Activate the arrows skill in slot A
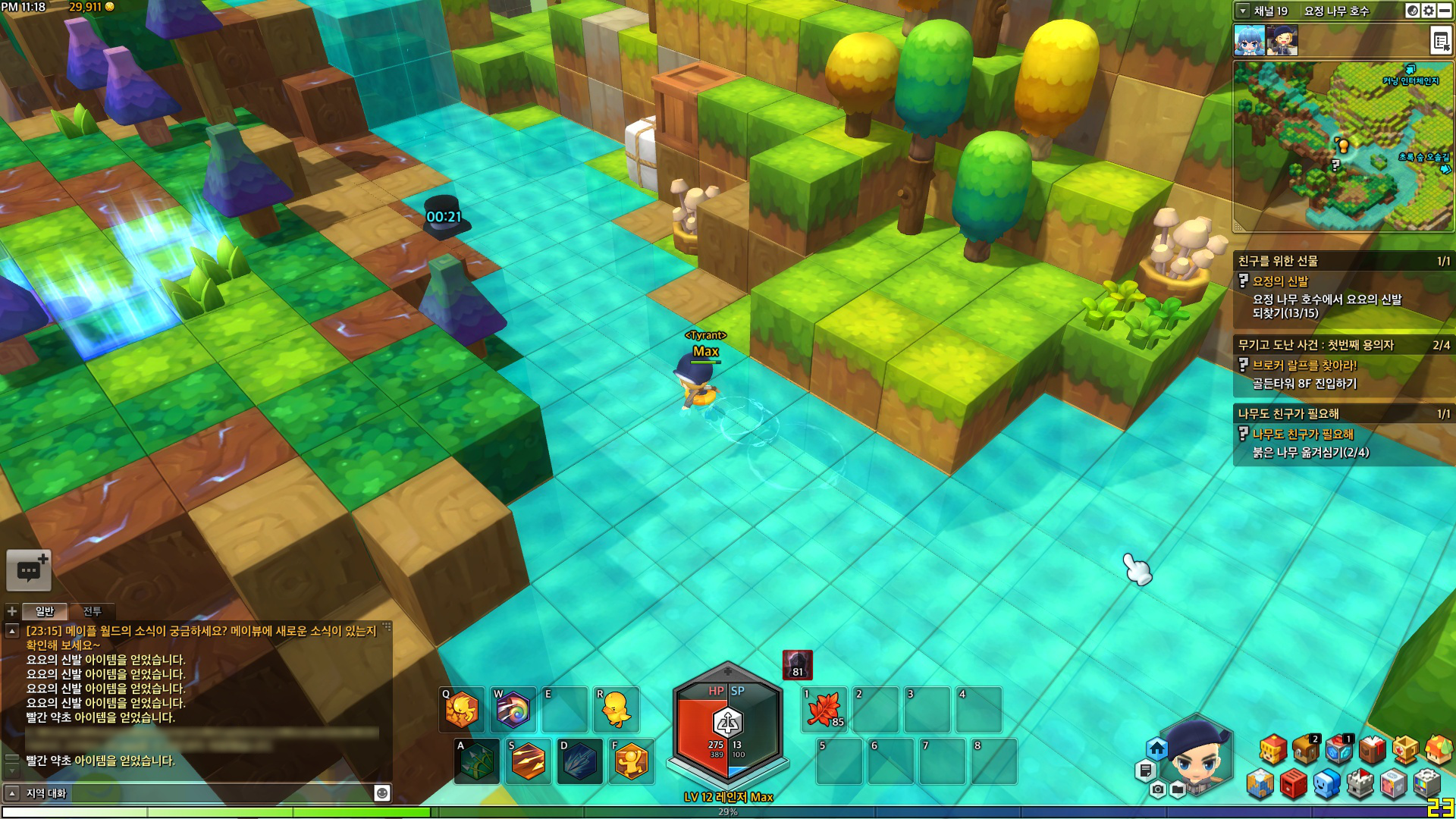1456x819 pixels. (477, 761)
